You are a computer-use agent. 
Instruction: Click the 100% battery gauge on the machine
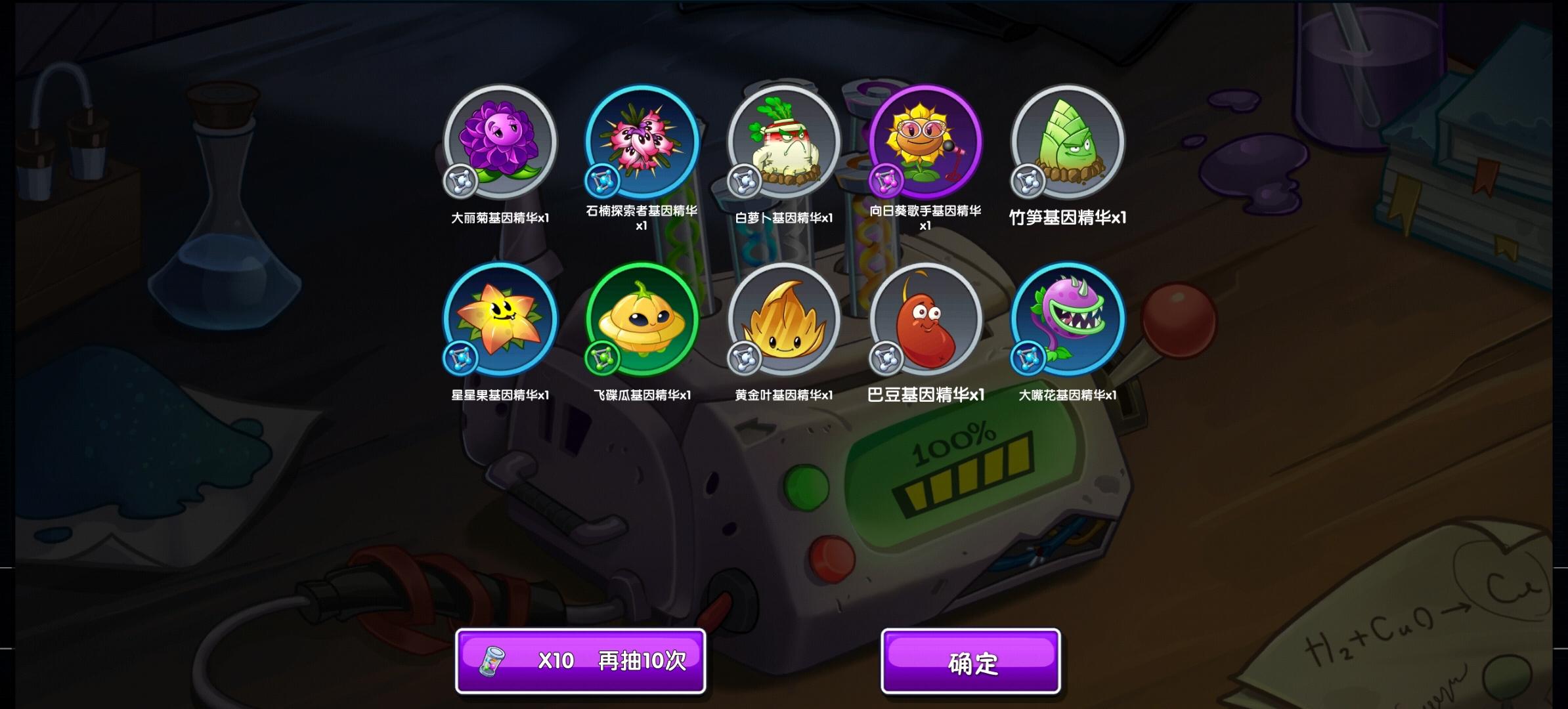[967, 469]
